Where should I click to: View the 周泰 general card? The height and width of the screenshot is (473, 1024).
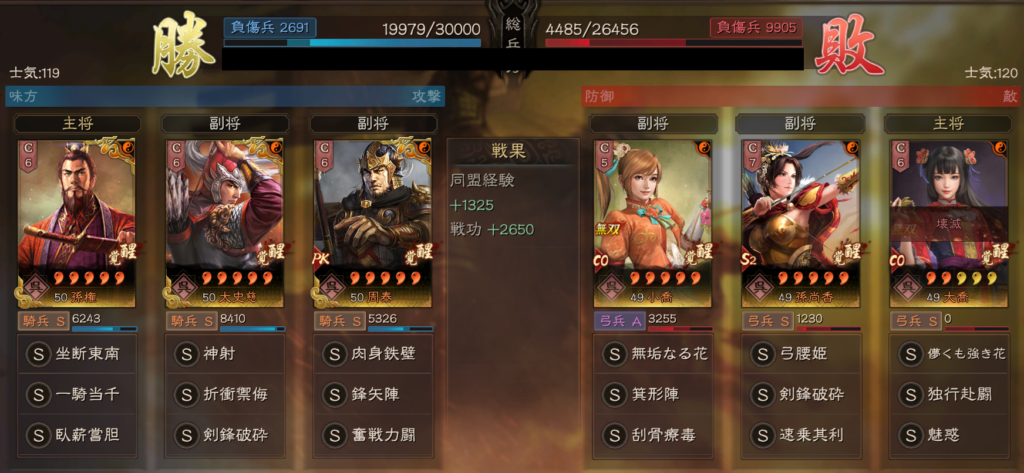pyautogui.click(x=372, y=222)
